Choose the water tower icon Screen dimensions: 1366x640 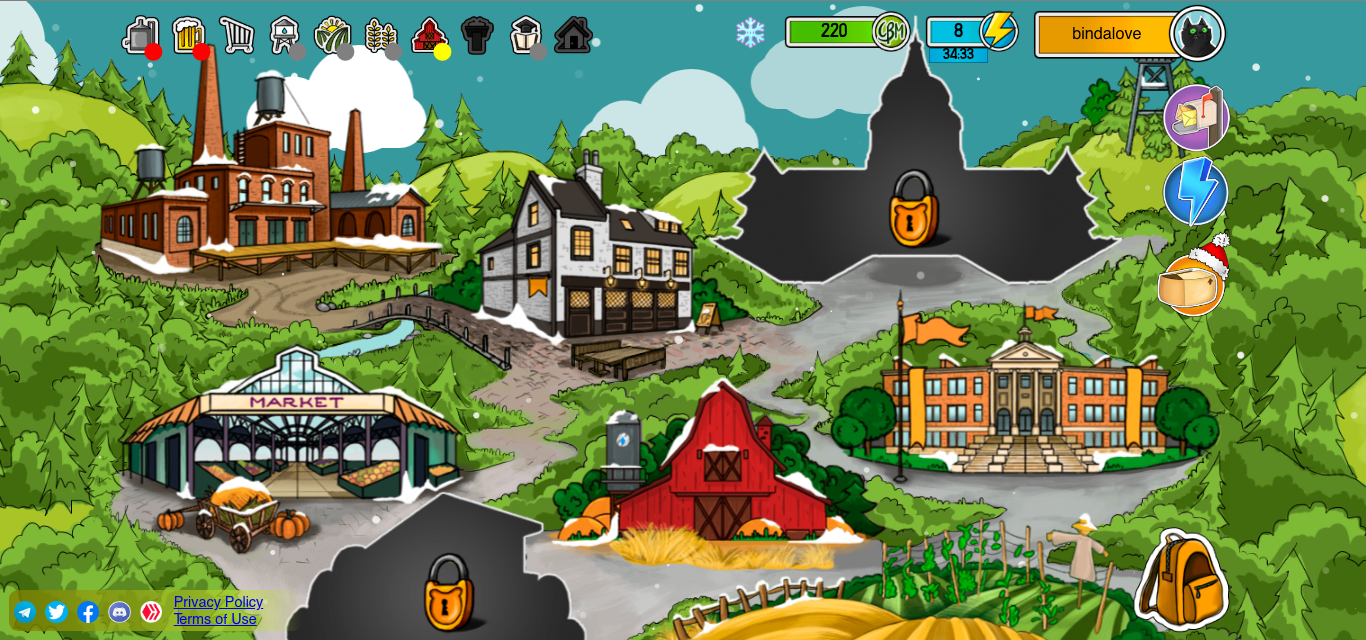pos(284,35)
